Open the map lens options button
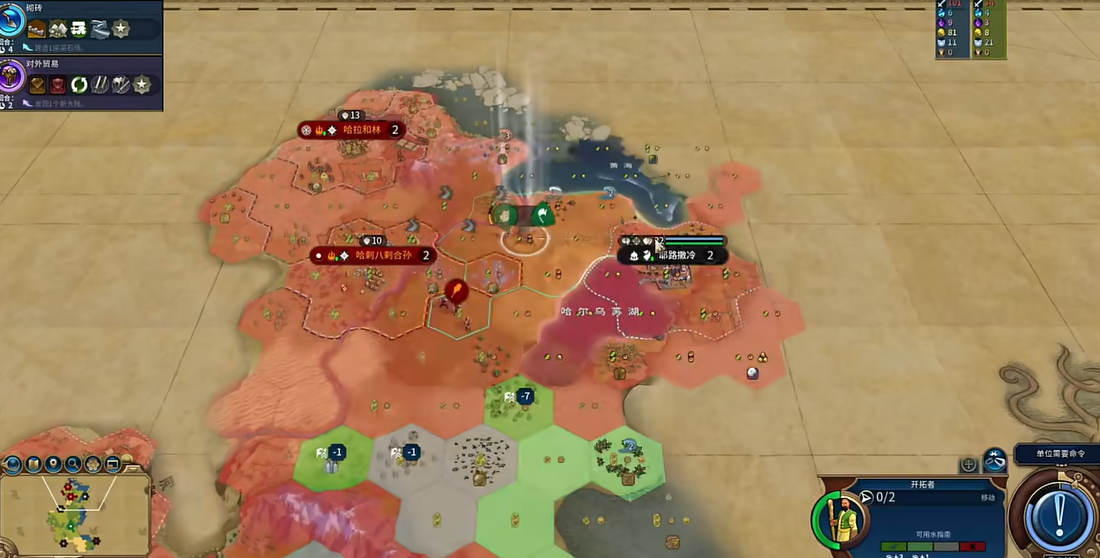The height and width of the screenshot is (558, 1100). pyautogui.click(x=14, y=464)
